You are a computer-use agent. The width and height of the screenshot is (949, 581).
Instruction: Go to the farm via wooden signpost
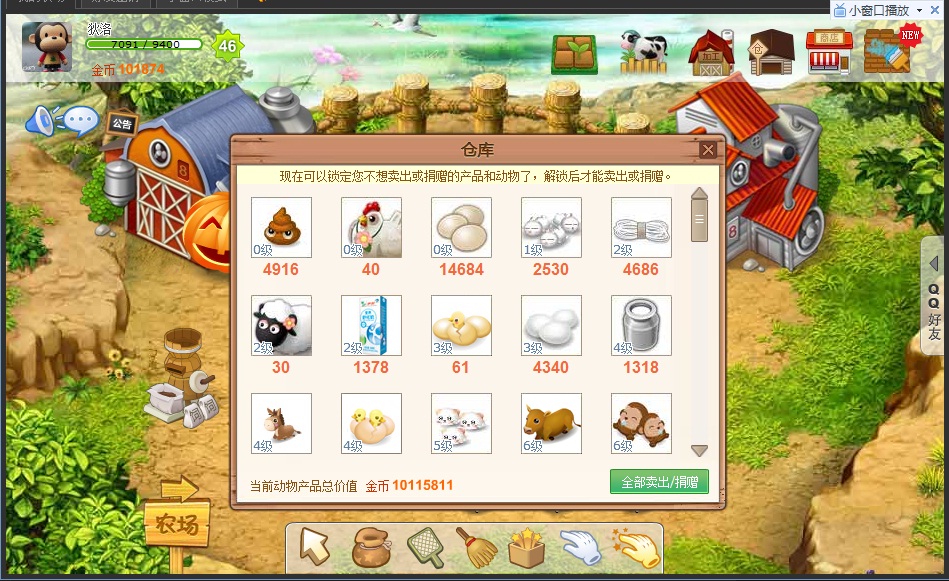tap(176, 521)
